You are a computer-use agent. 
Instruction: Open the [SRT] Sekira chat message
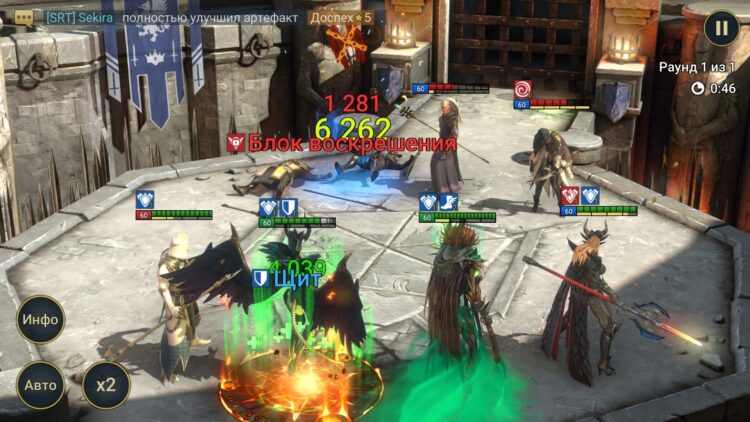click(210, 17)
